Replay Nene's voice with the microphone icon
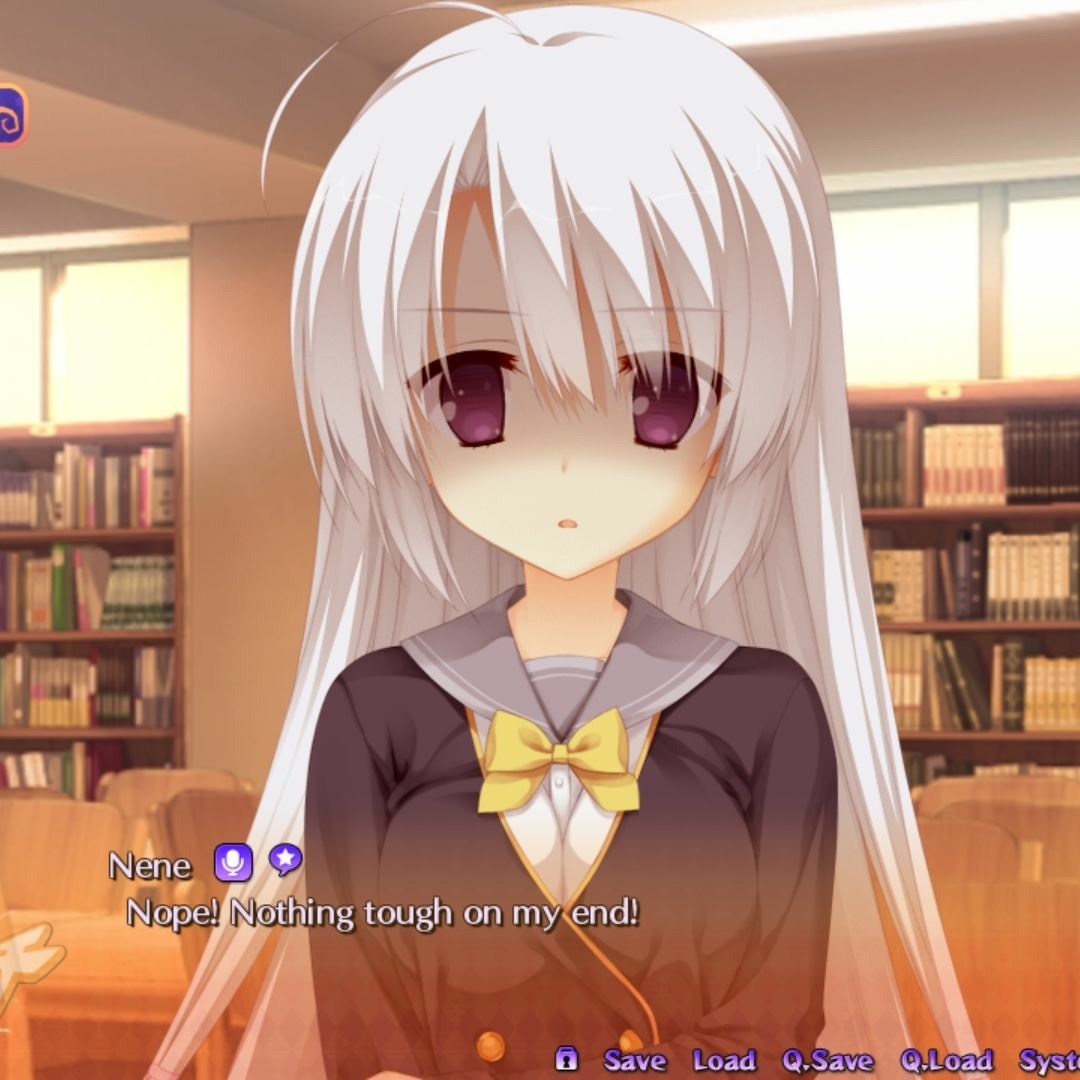The height and width of the screenshot is (1080, 1080). pyautogui.click(x=233, y=862)
